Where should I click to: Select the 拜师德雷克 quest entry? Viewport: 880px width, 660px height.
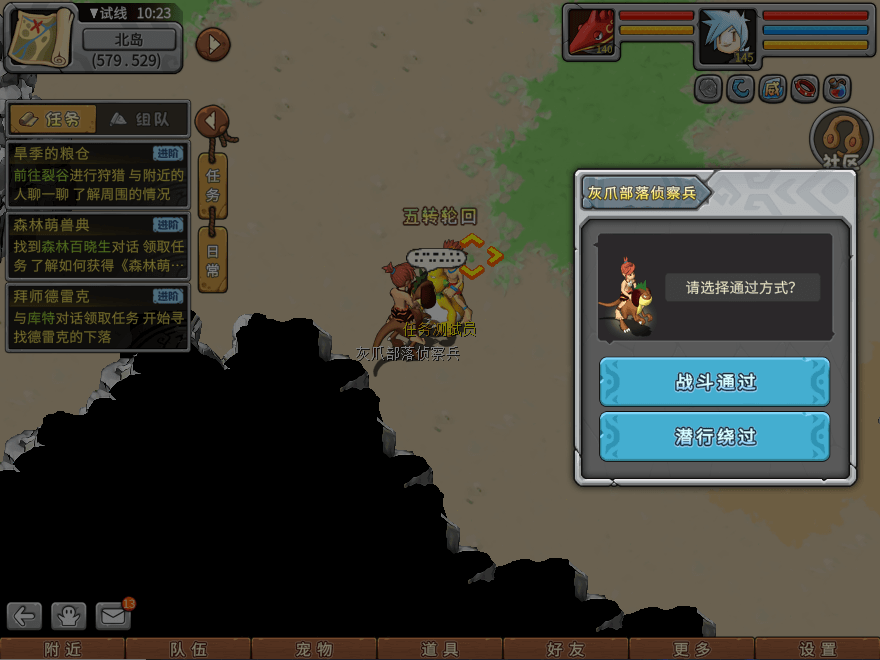pos(97,317)
